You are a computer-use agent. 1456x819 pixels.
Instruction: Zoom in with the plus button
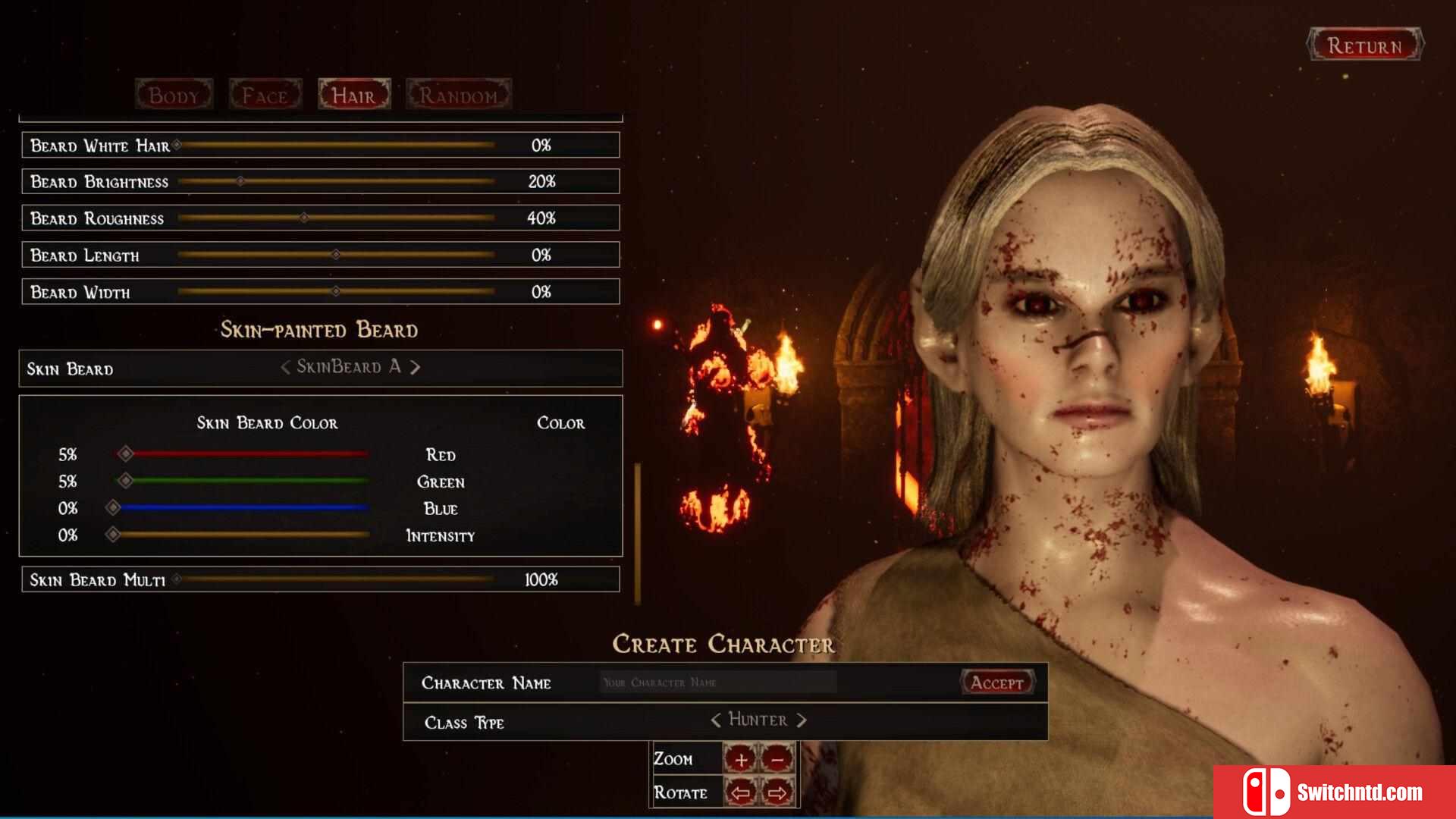tap(741, 759)
